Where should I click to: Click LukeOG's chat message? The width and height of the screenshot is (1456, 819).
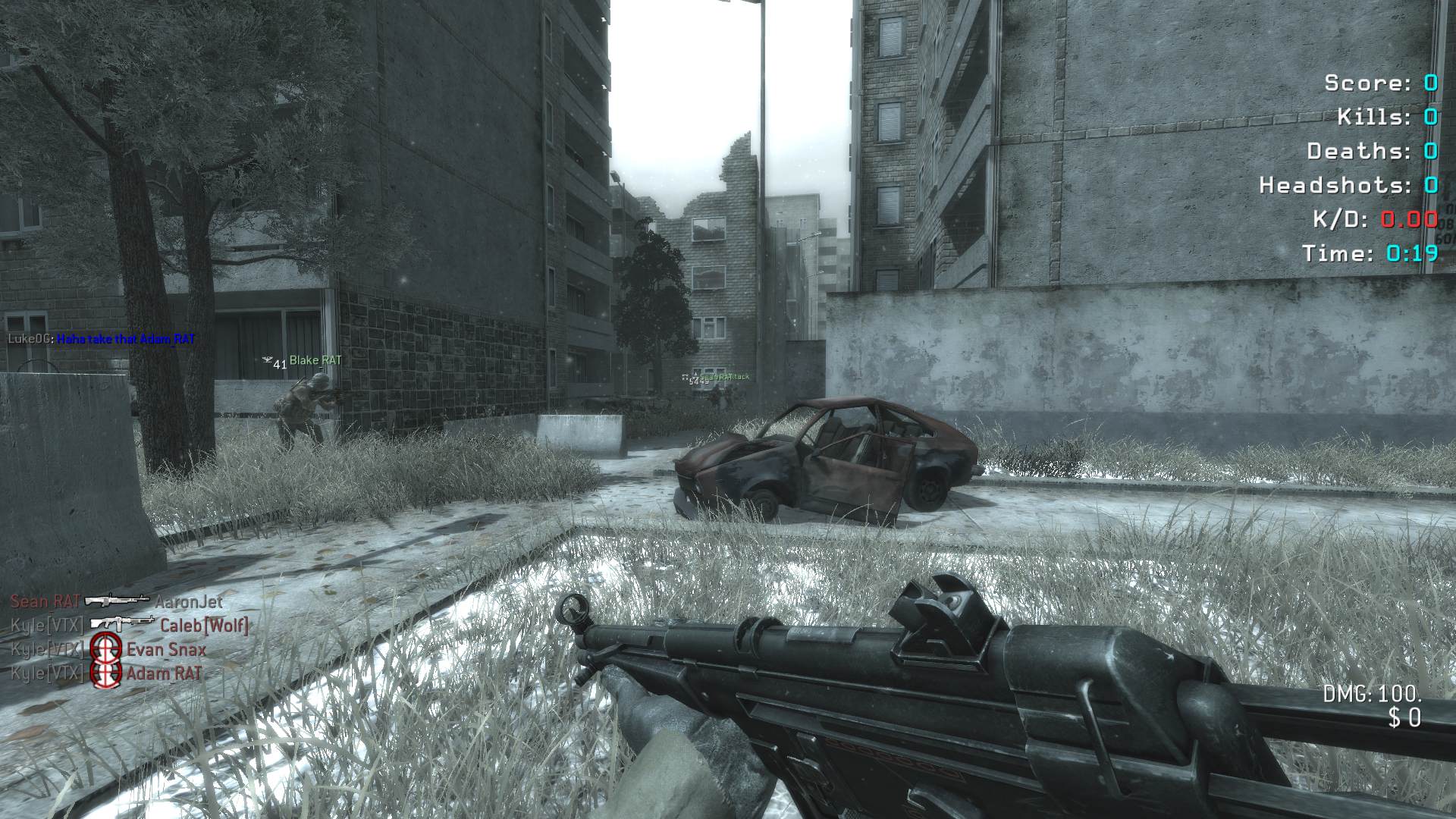pyautogui.click(x=126, y=339)
